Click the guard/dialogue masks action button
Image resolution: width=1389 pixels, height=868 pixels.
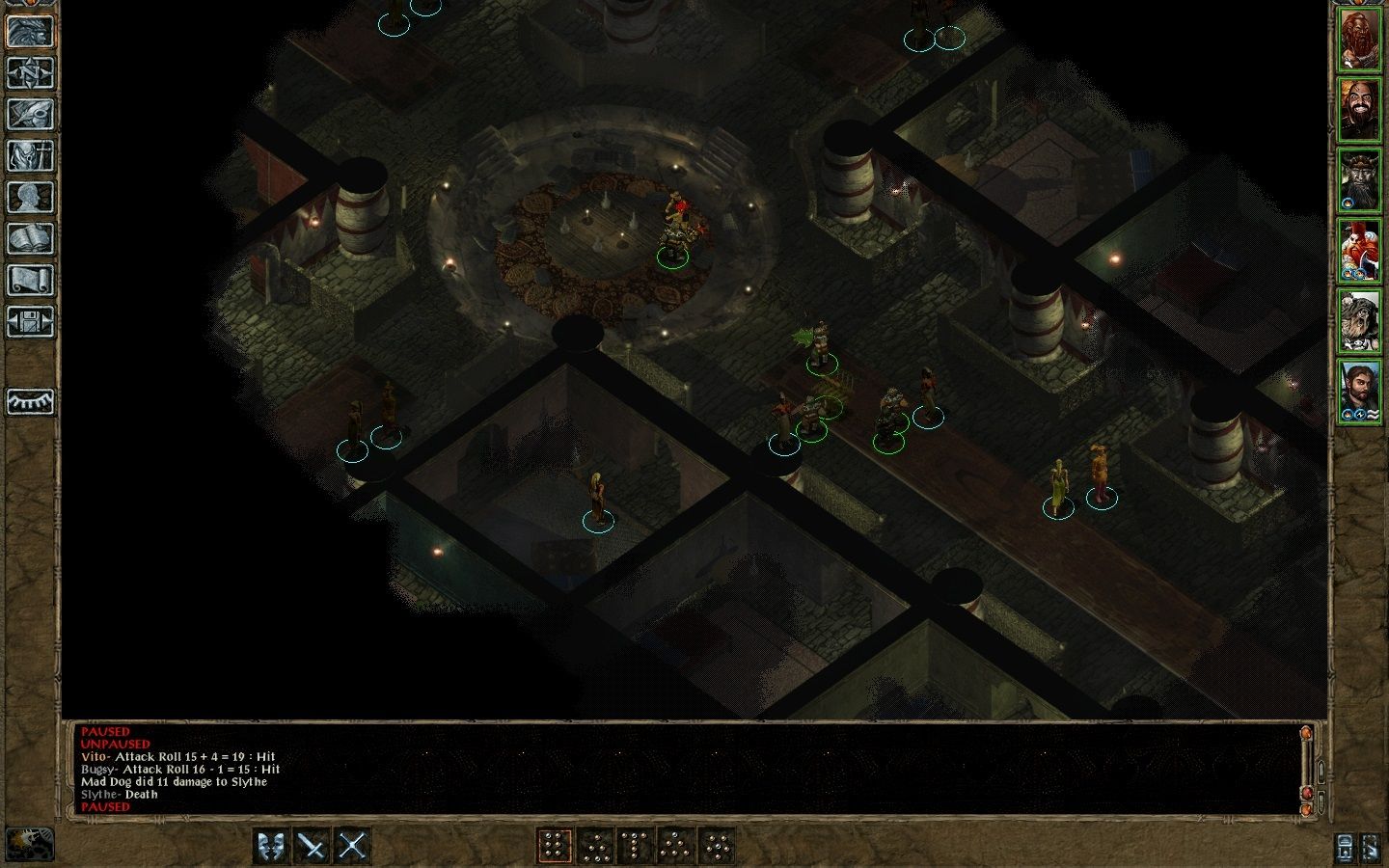pyautogui.click(x=272, y=847)
